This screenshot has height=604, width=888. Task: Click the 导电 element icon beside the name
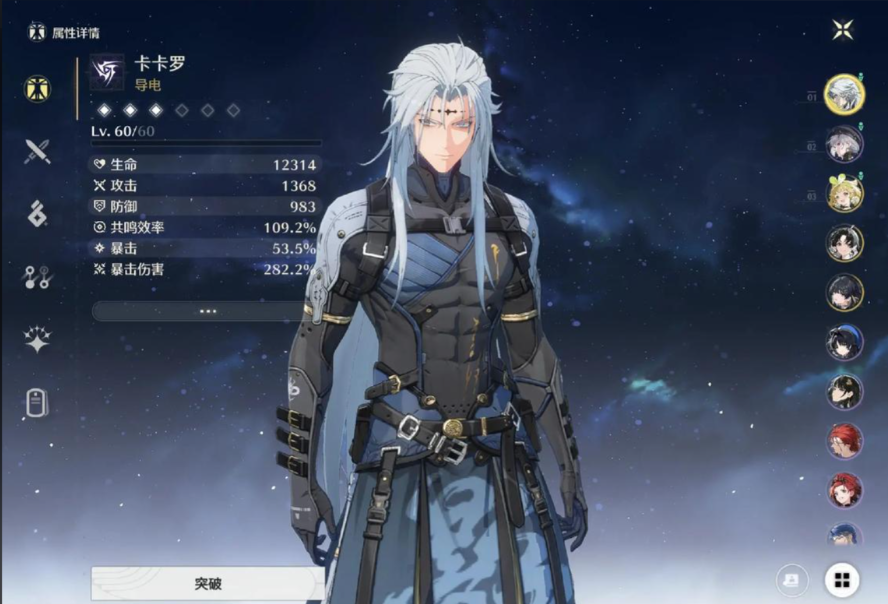point(107,72)
